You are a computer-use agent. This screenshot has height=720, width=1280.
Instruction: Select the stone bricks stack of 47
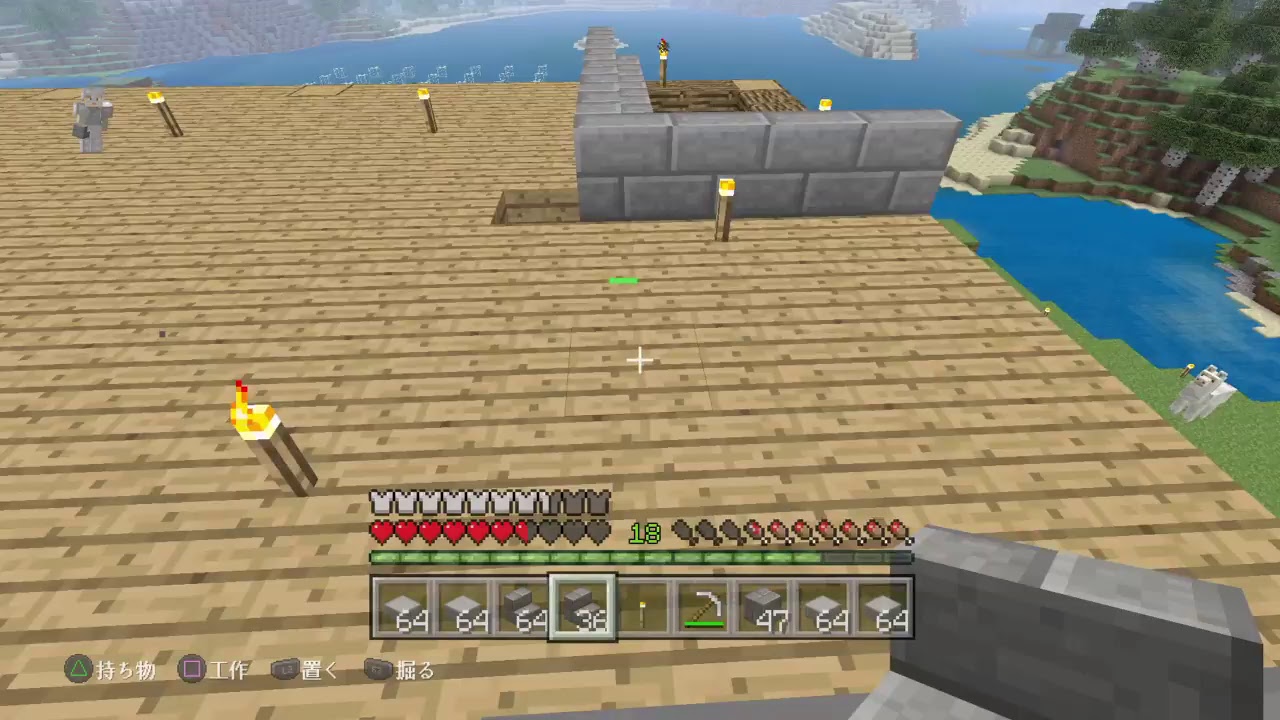pos(765,608)
